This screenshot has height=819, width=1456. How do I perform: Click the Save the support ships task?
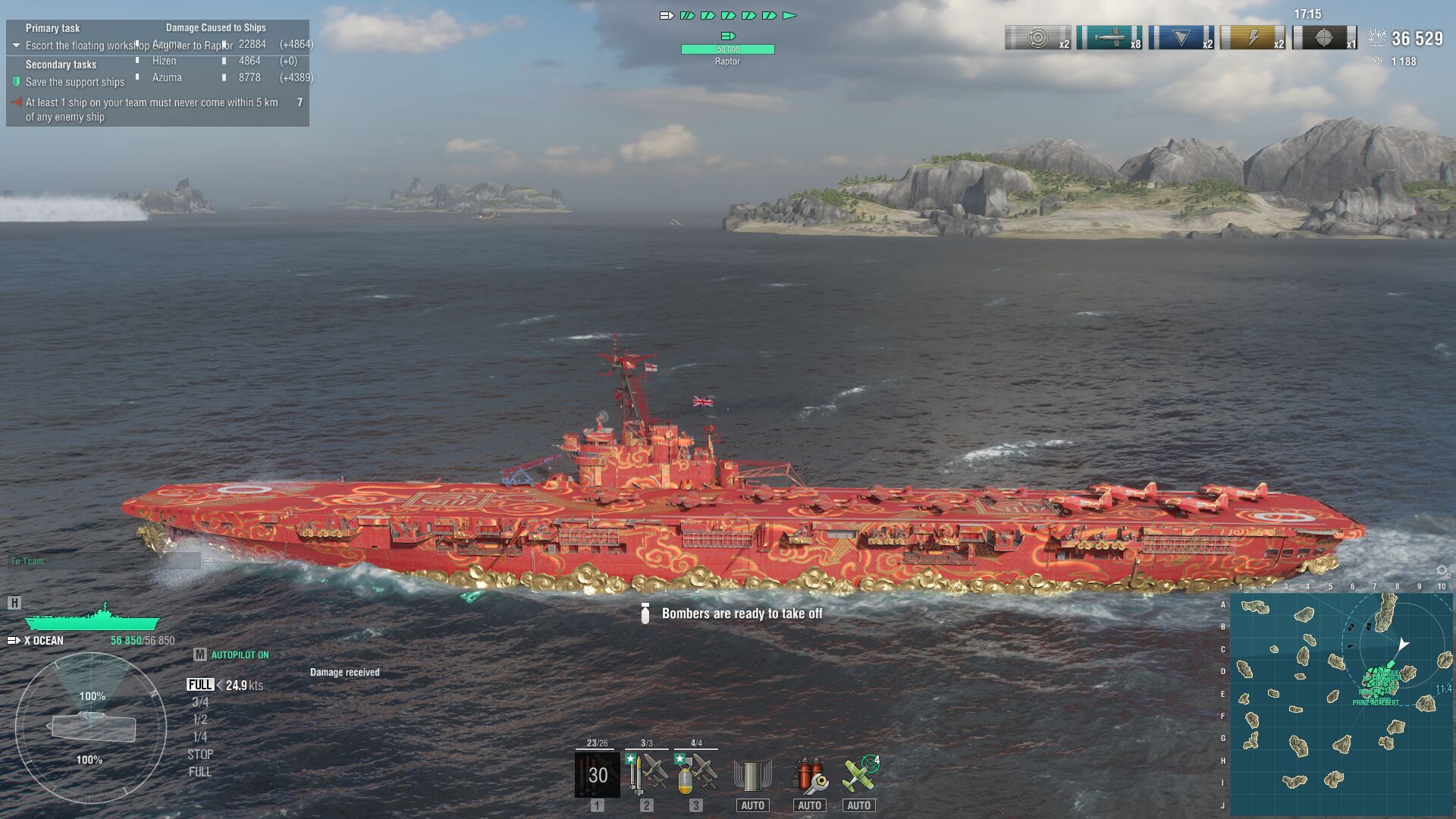74,82
